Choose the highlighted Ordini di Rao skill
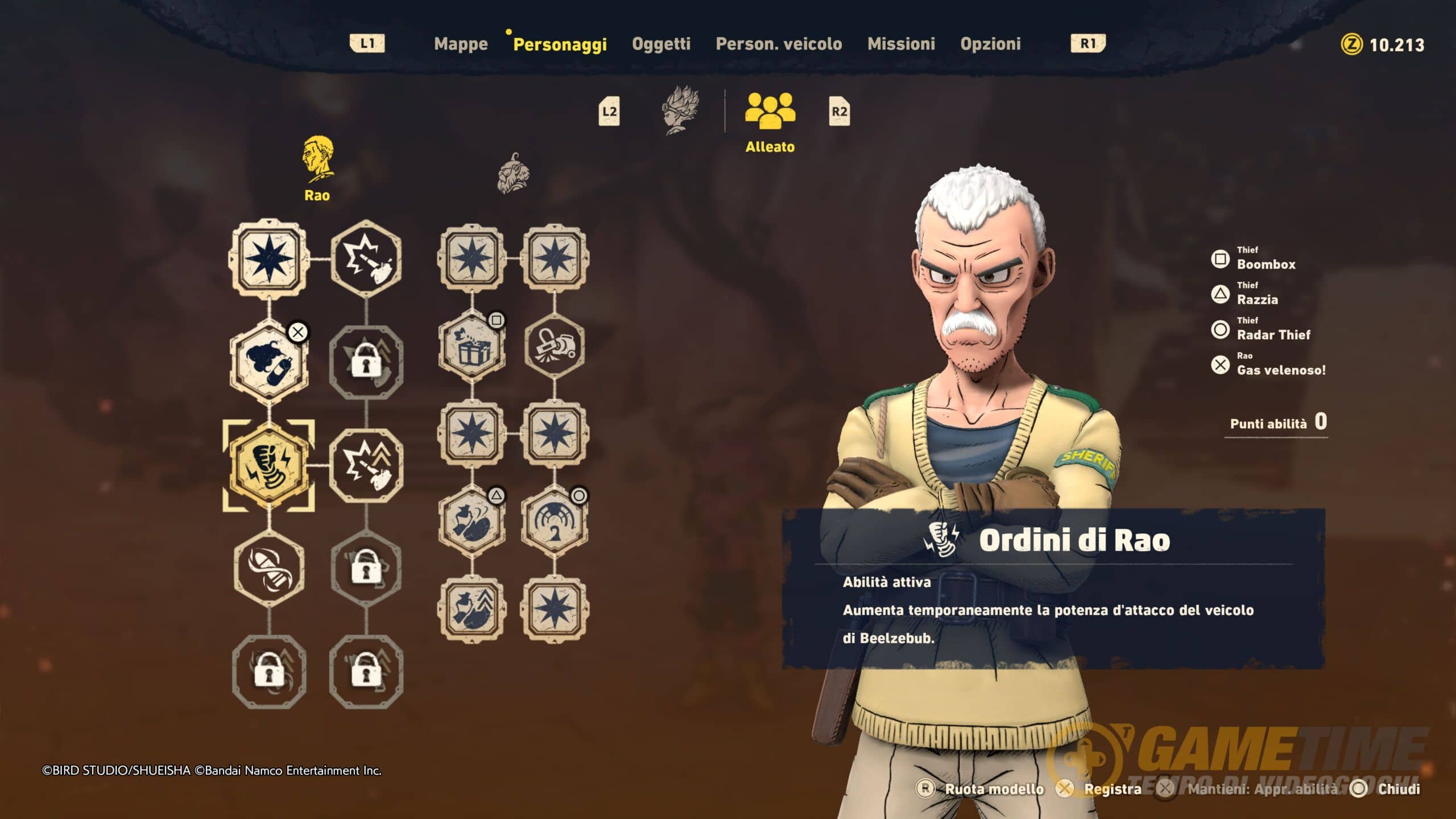The height and width of the screenshot is (819, 1456). point(269,465)
